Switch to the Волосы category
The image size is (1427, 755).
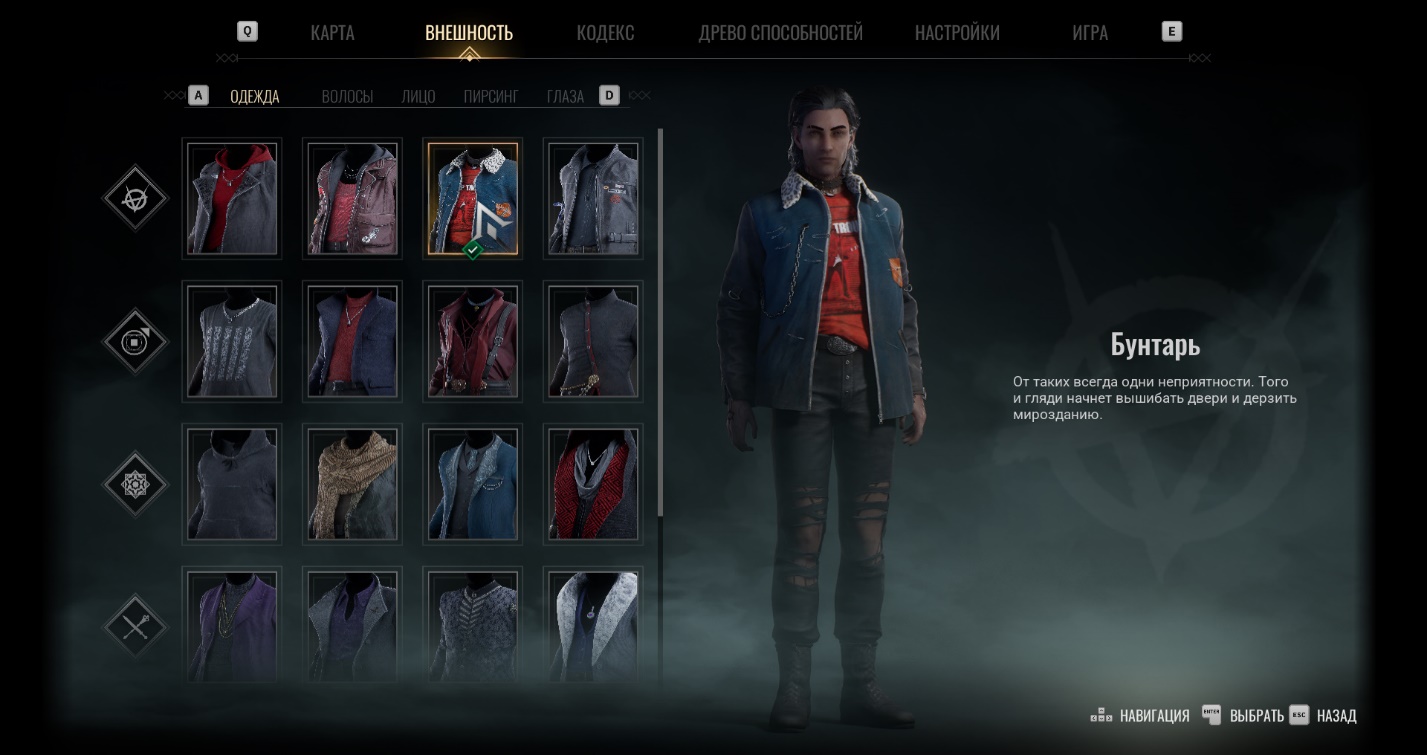point(347,97)
